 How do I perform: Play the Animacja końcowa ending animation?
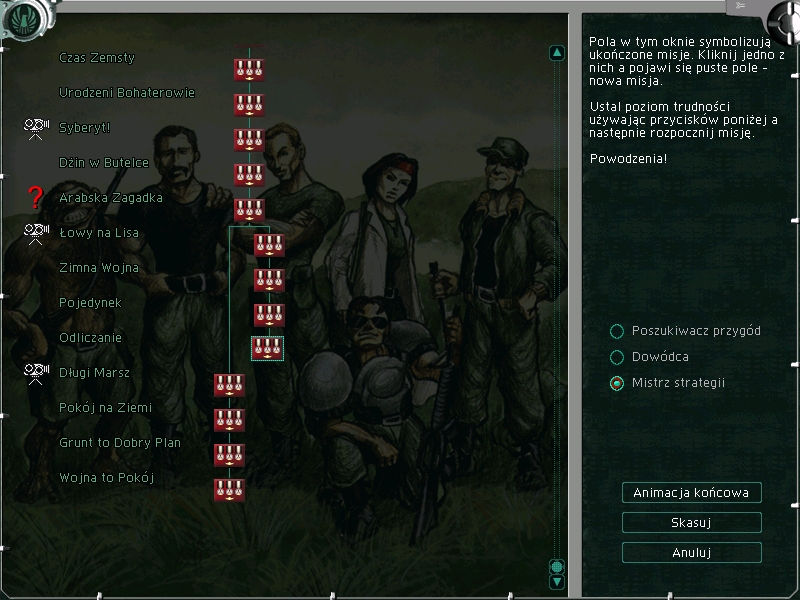[x=691, y=492]
